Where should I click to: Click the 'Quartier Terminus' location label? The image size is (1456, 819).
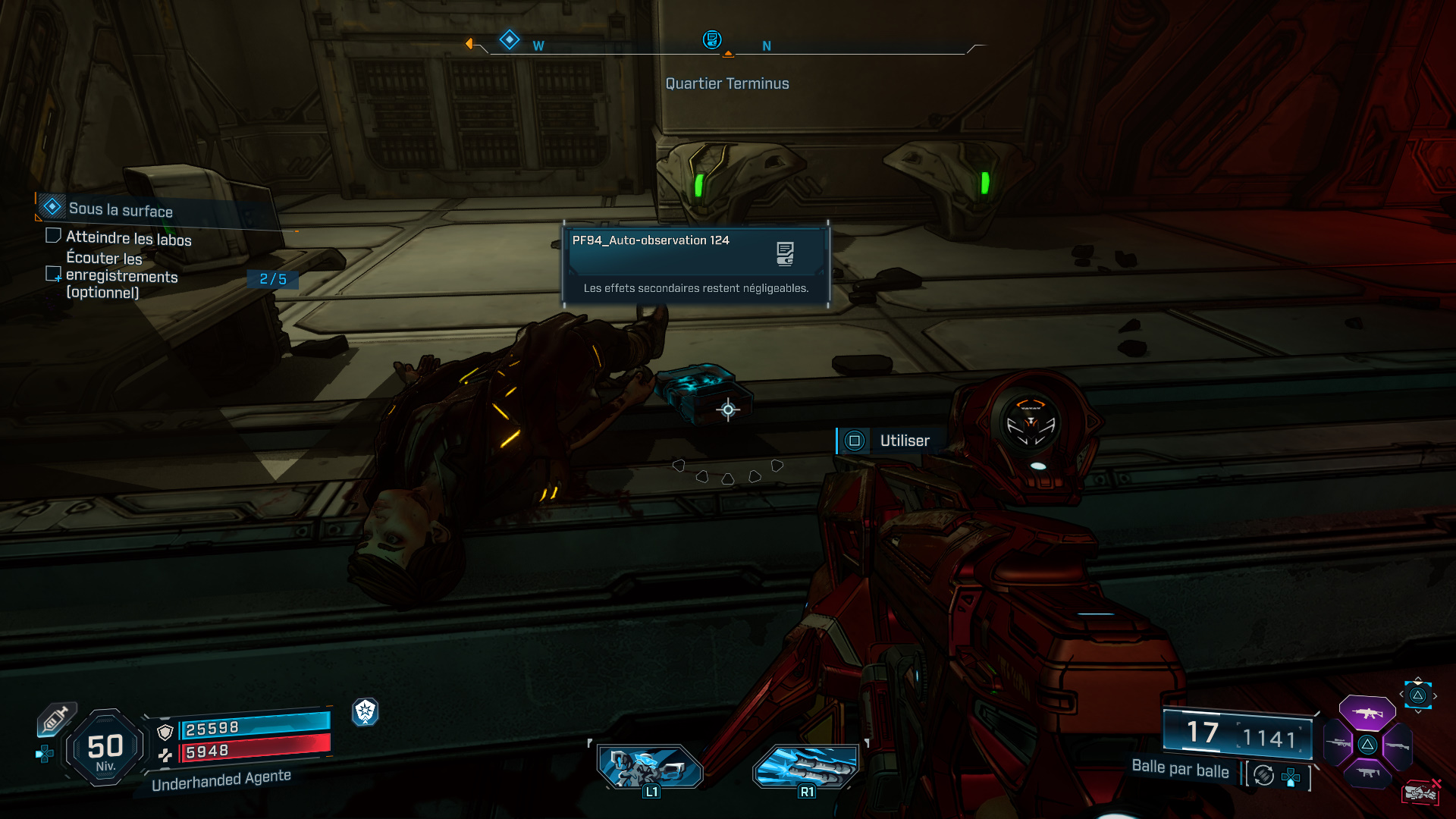(727, 83)
